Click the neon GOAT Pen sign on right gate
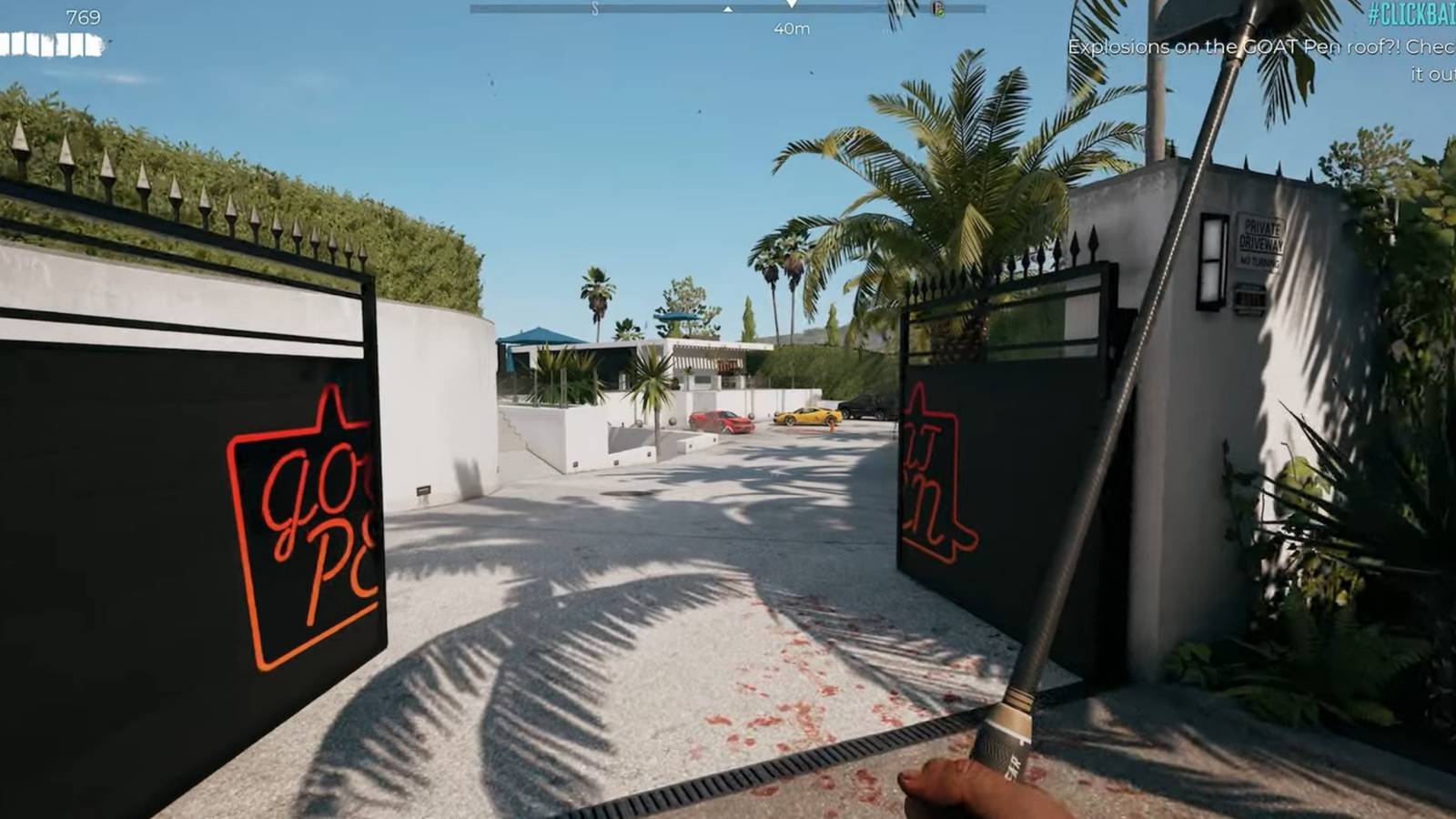This screenshot has height=819, width=1456. click(x=942, y=473)
